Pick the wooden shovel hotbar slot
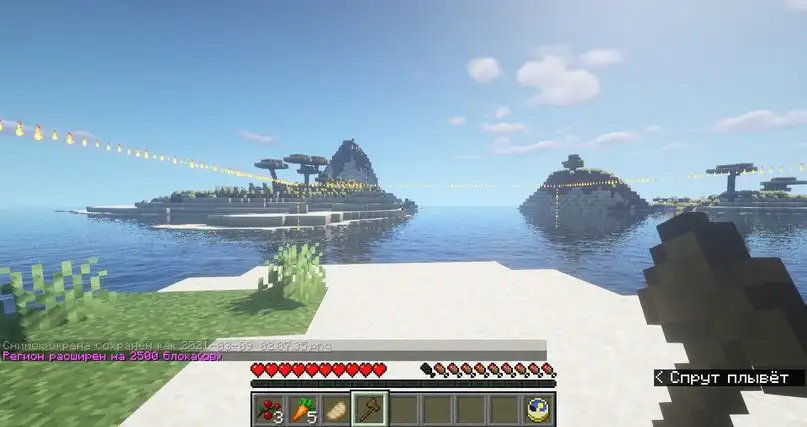The height and width of the screenshot is (427, 807). (370, 408)
